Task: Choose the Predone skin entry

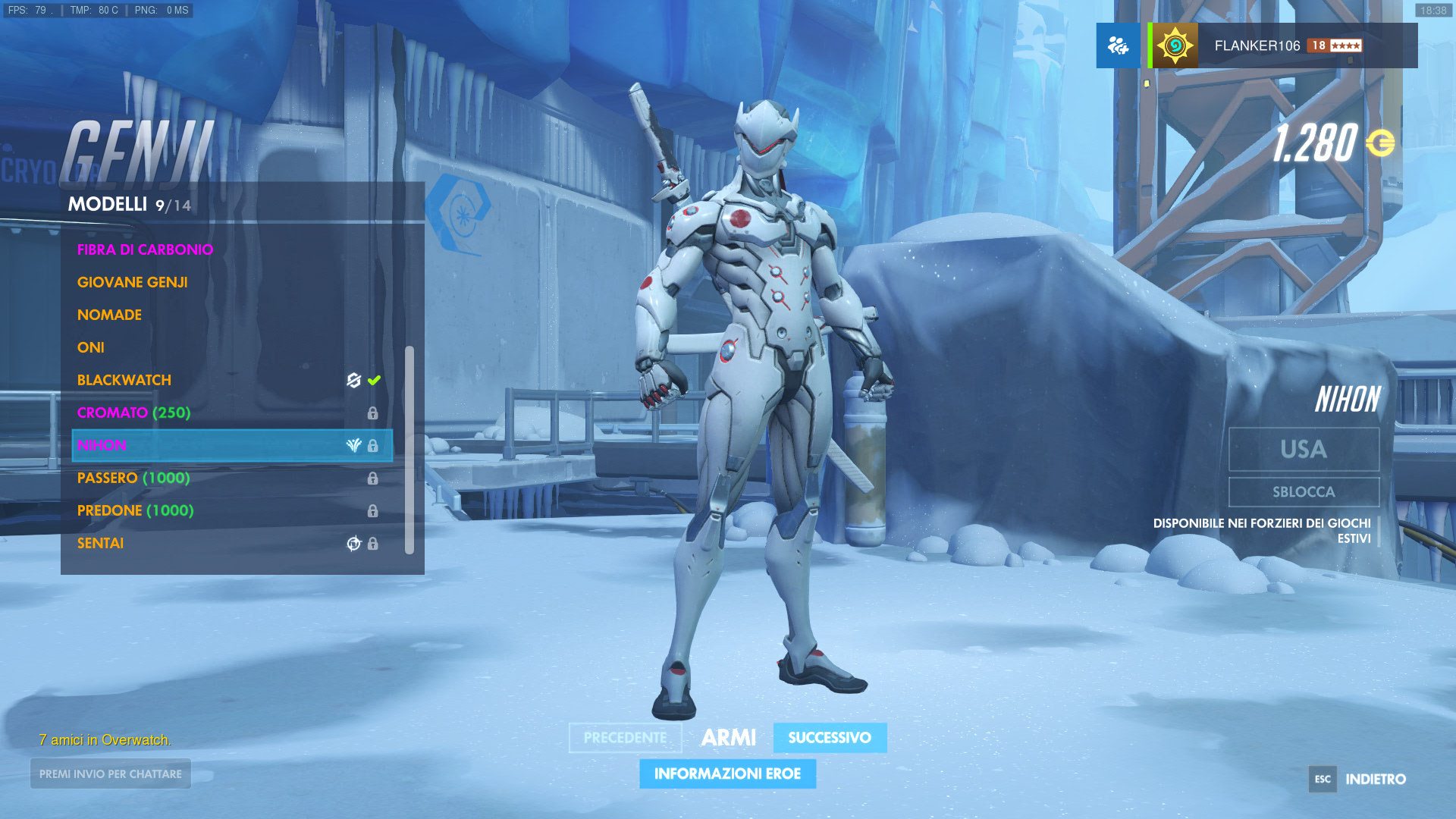Action: (x=135, y=510)
